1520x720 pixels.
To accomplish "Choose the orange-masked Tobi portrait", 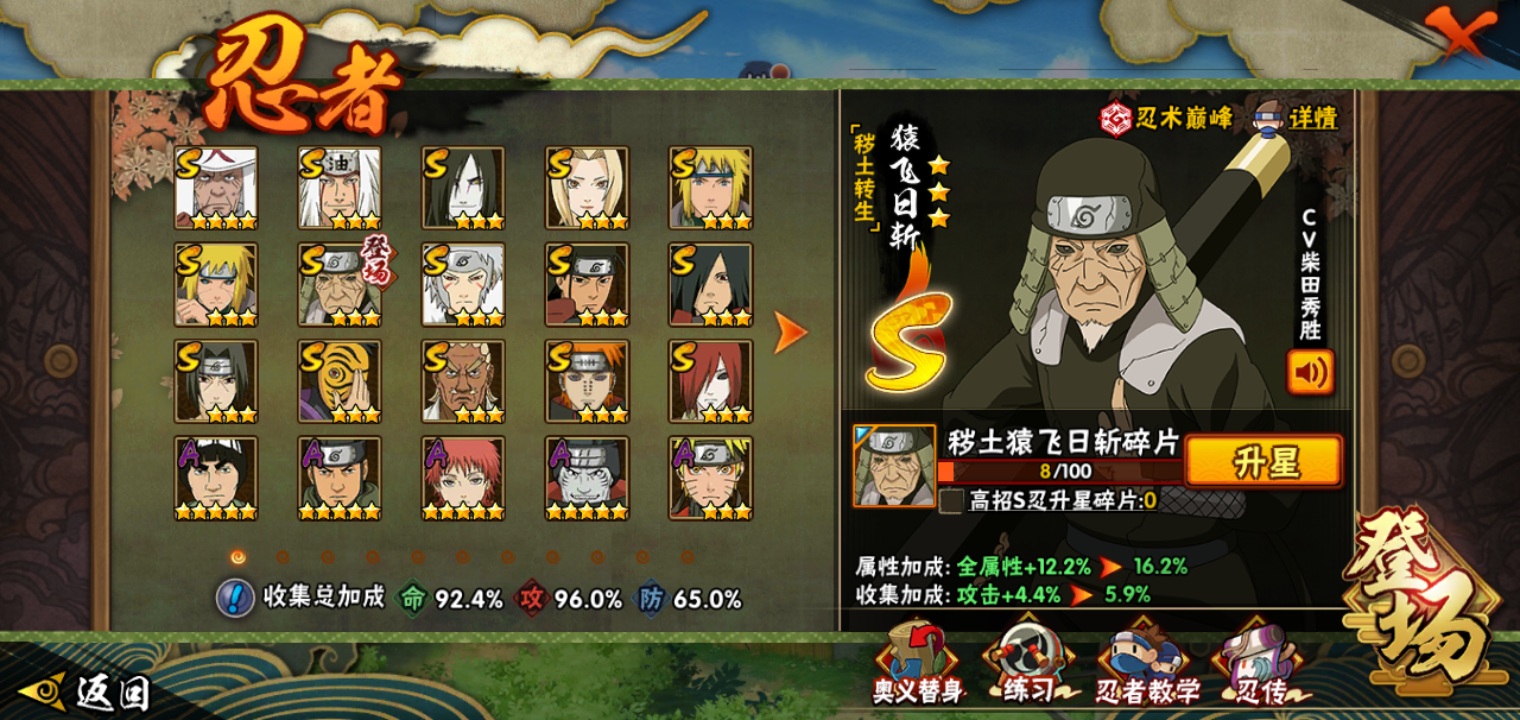I will (339, 381).
